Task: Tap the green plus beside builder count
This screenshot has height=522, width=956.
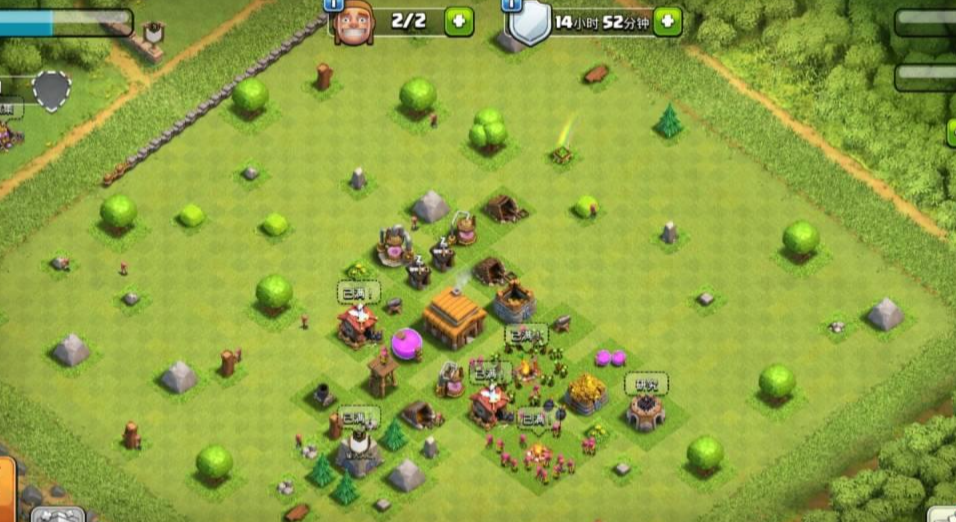Action: pos(458,21)
